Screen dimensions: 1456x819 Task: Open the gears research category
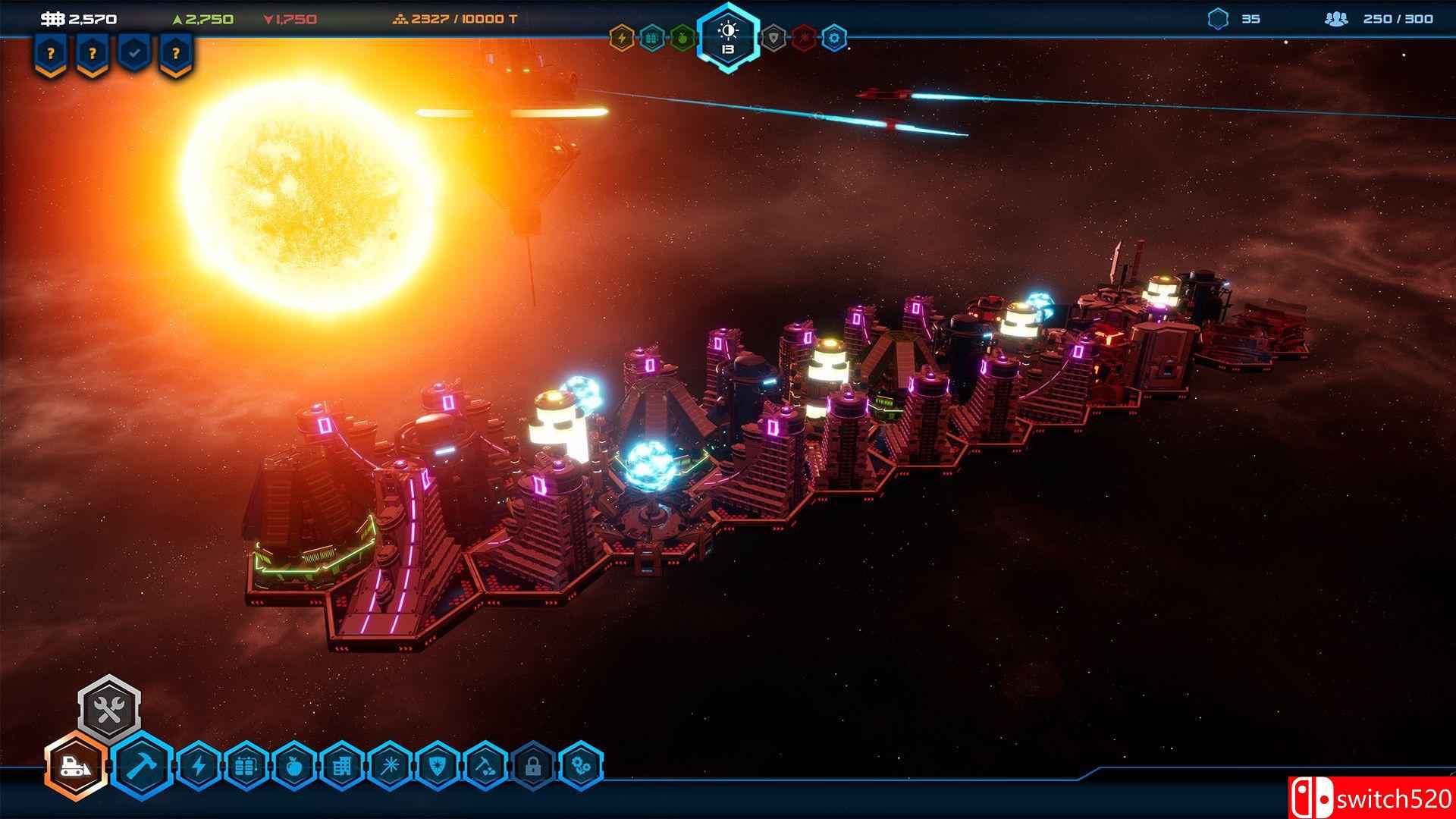[x=582, y=767]
